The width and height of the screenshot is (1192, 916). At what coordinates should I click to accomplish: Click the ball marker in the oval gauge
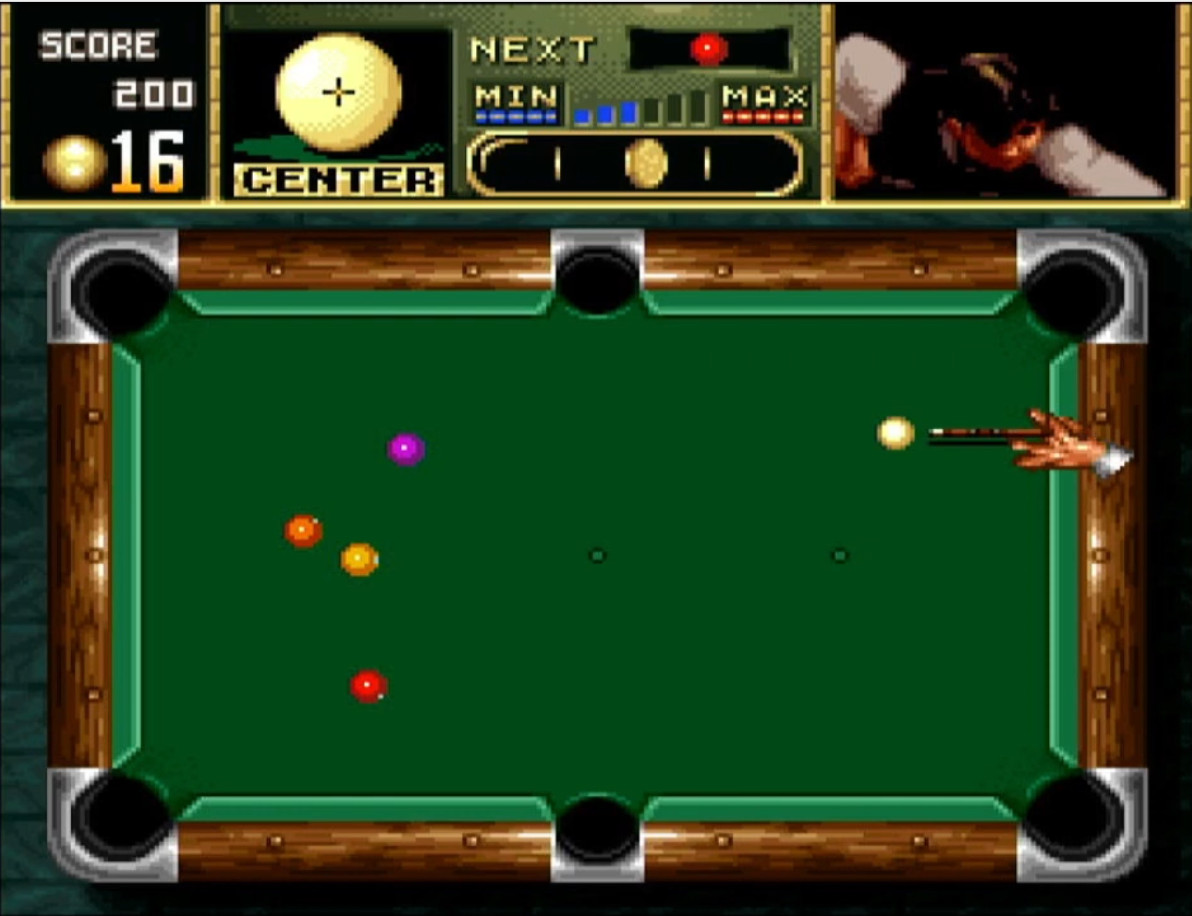tap(646, 163)
